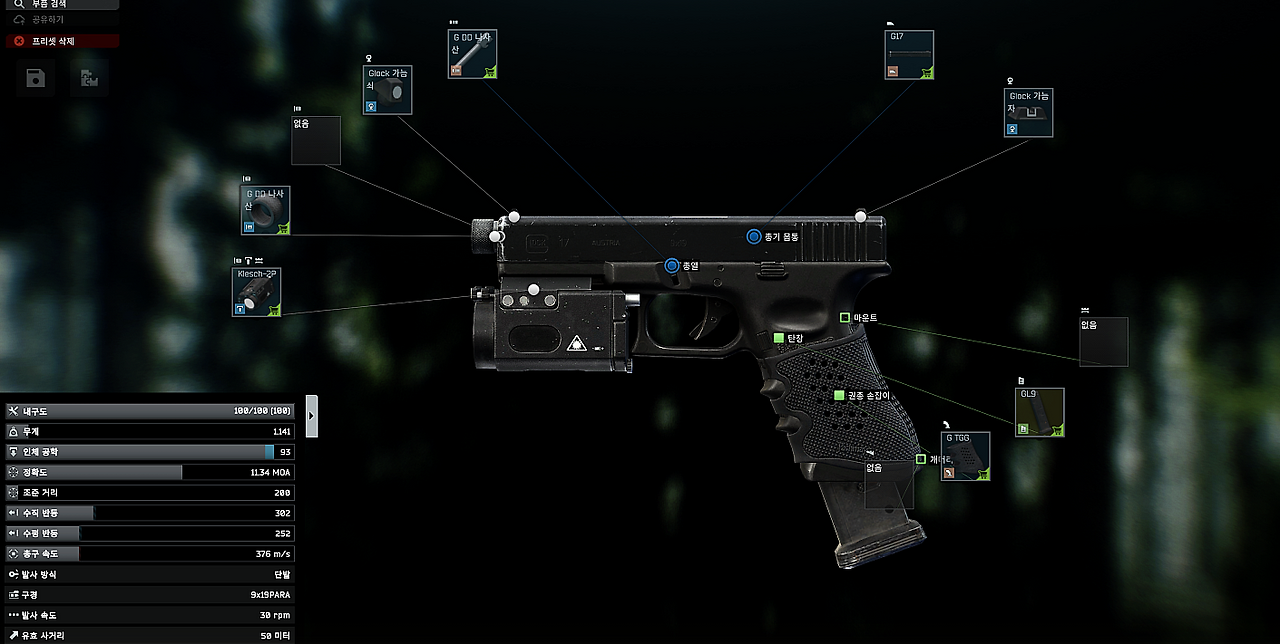Viewport: 1280px width, 644px height.
Task: Toggle the 마운트 mount node
Action: [845, 318]
